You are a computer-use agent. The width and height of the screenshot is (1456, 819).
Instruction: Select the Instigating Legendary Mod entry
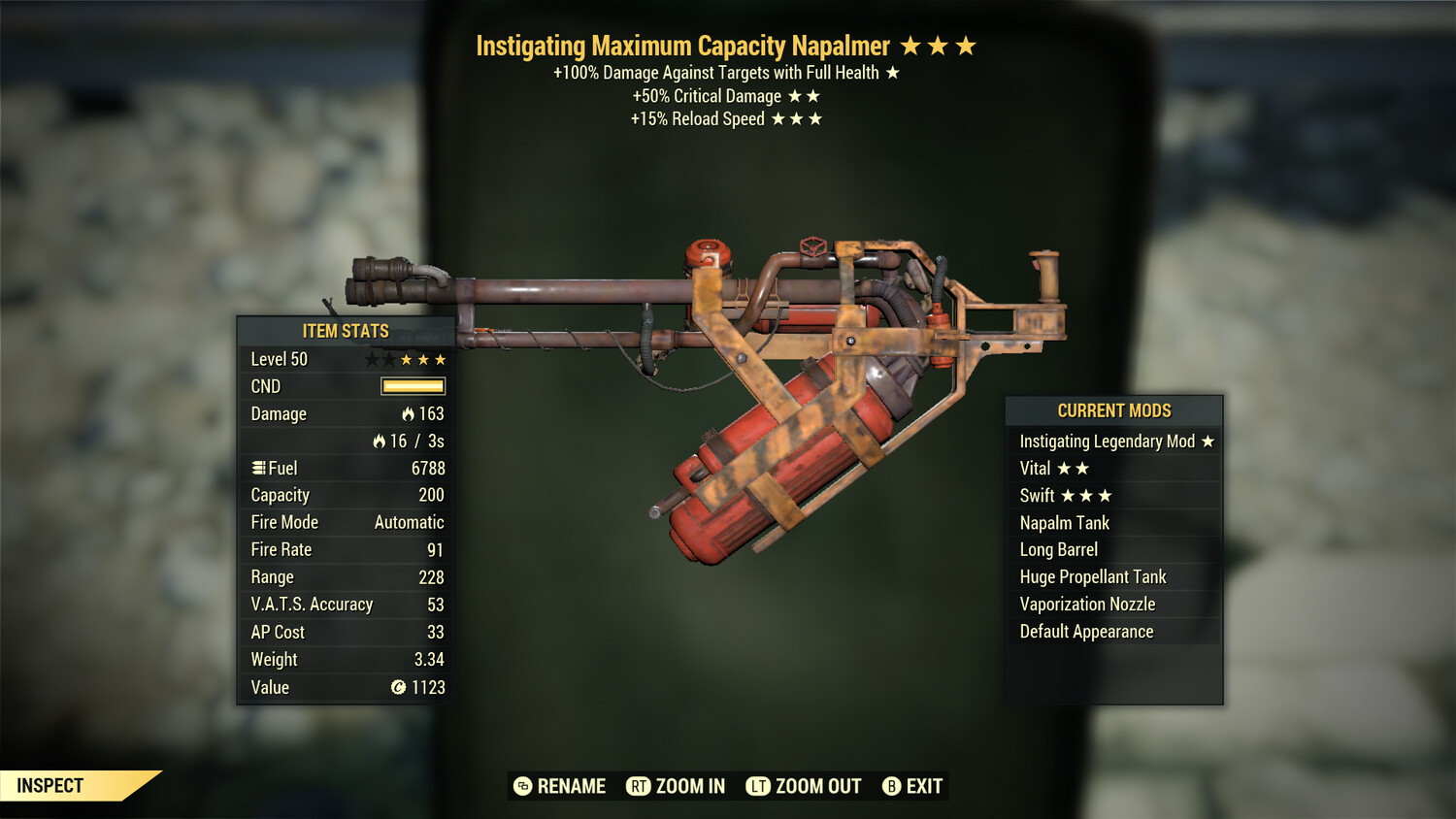(x=1114, y=442)
